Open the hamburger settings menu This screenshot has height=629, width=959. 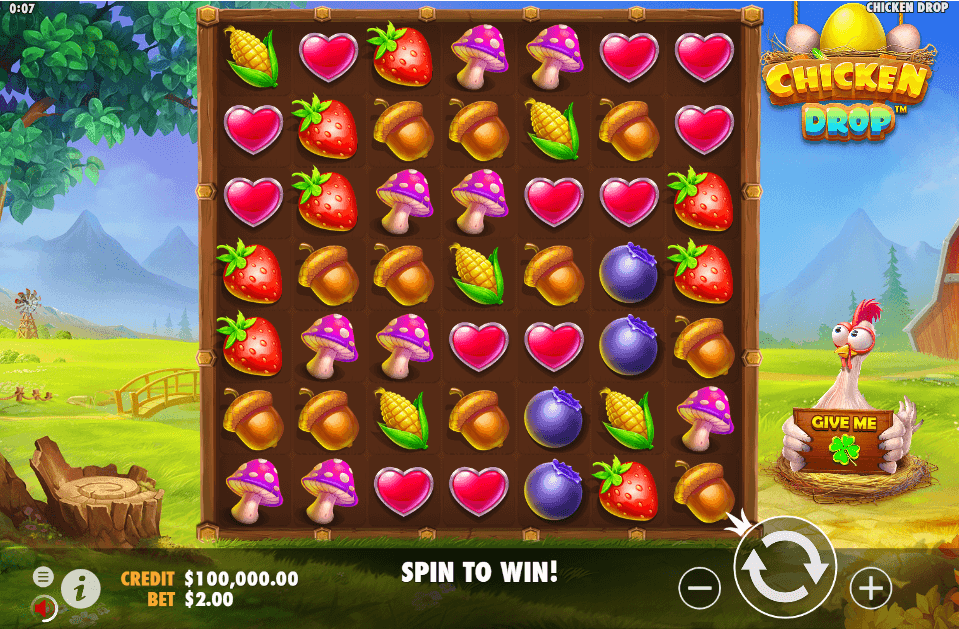tap(43, 577)
